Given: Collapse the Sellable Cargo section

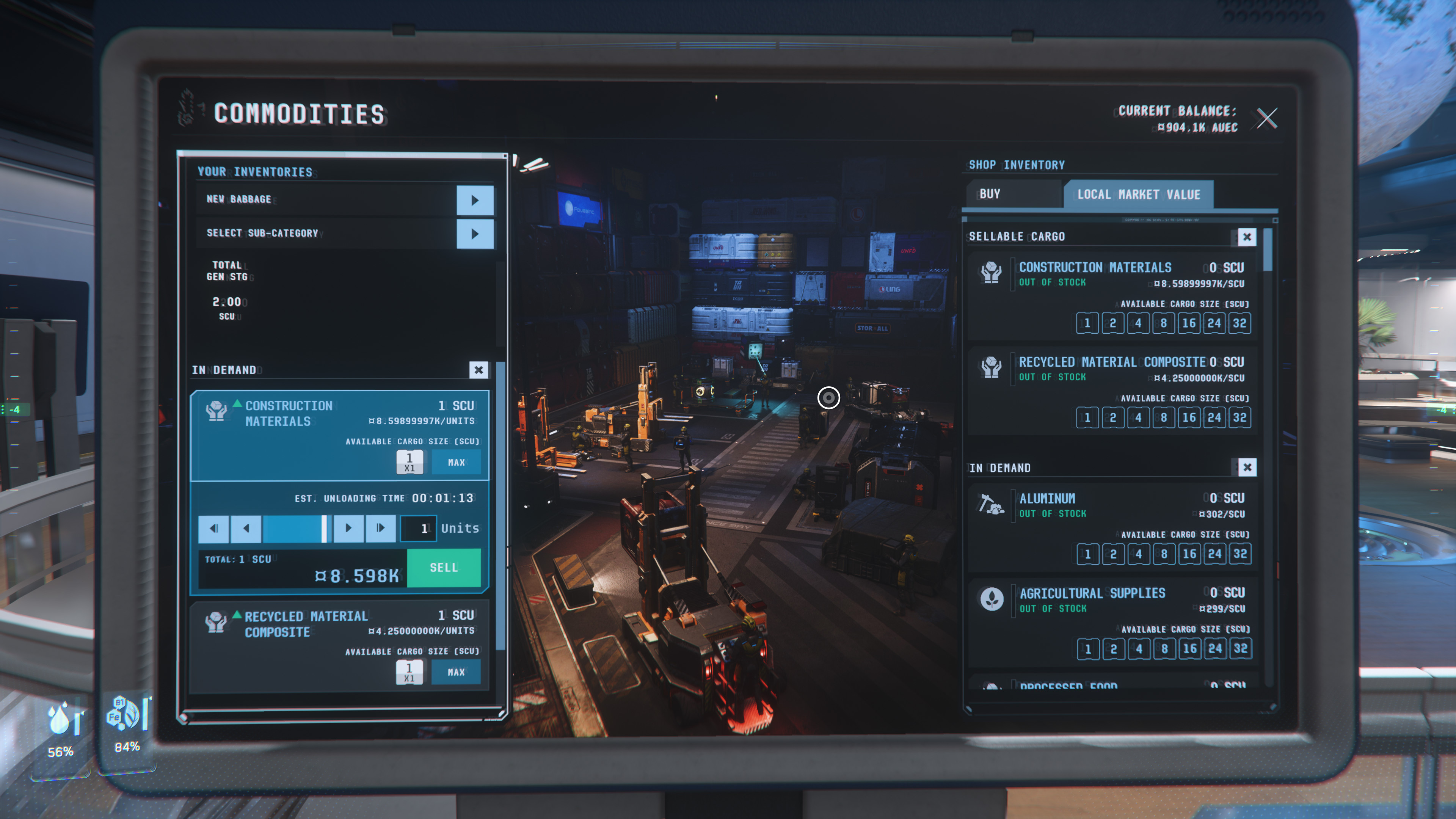Looking at the screenshot, I should coord(1246,237).
